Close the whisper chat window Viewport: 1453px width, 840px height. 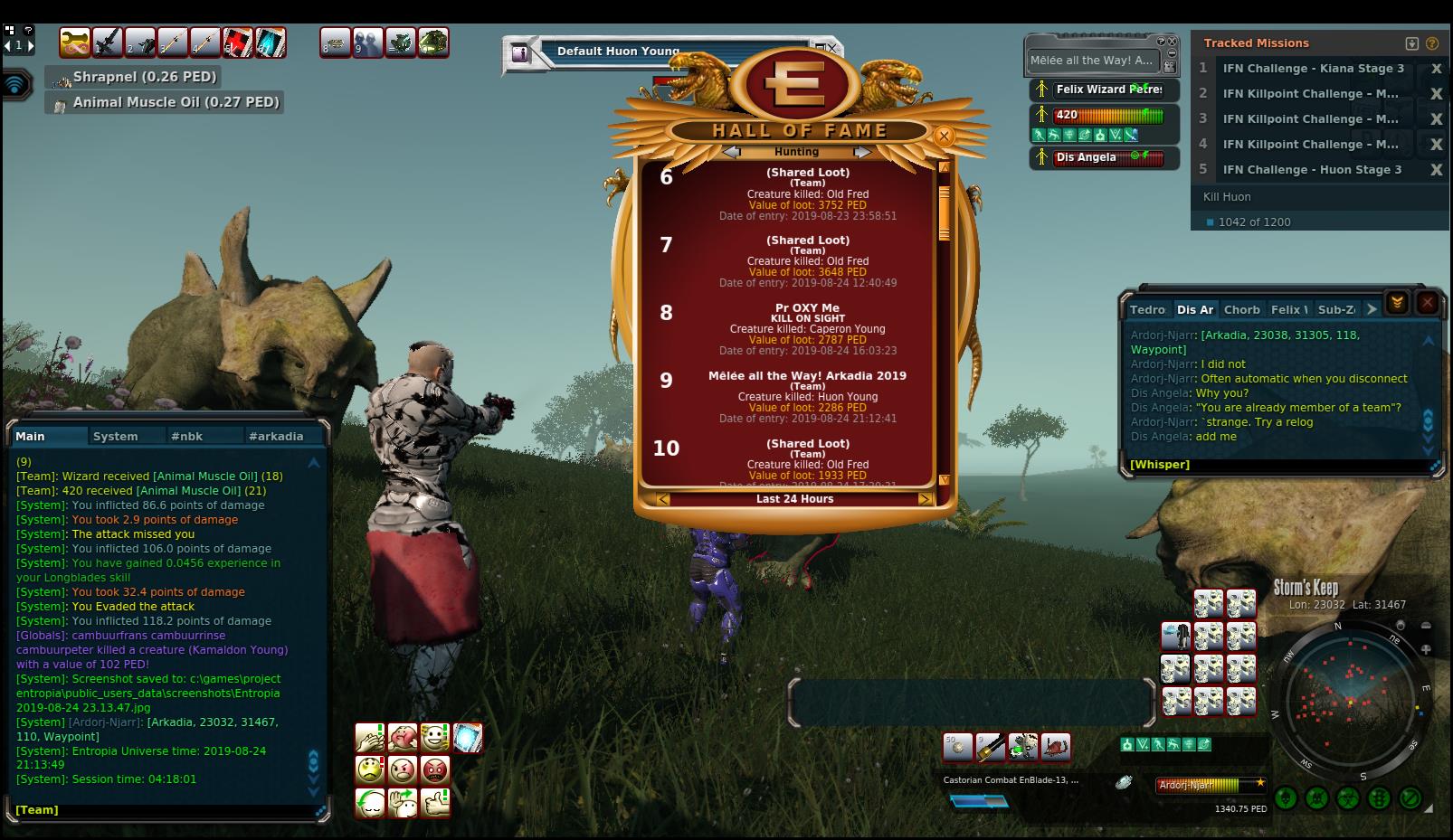1427,303
